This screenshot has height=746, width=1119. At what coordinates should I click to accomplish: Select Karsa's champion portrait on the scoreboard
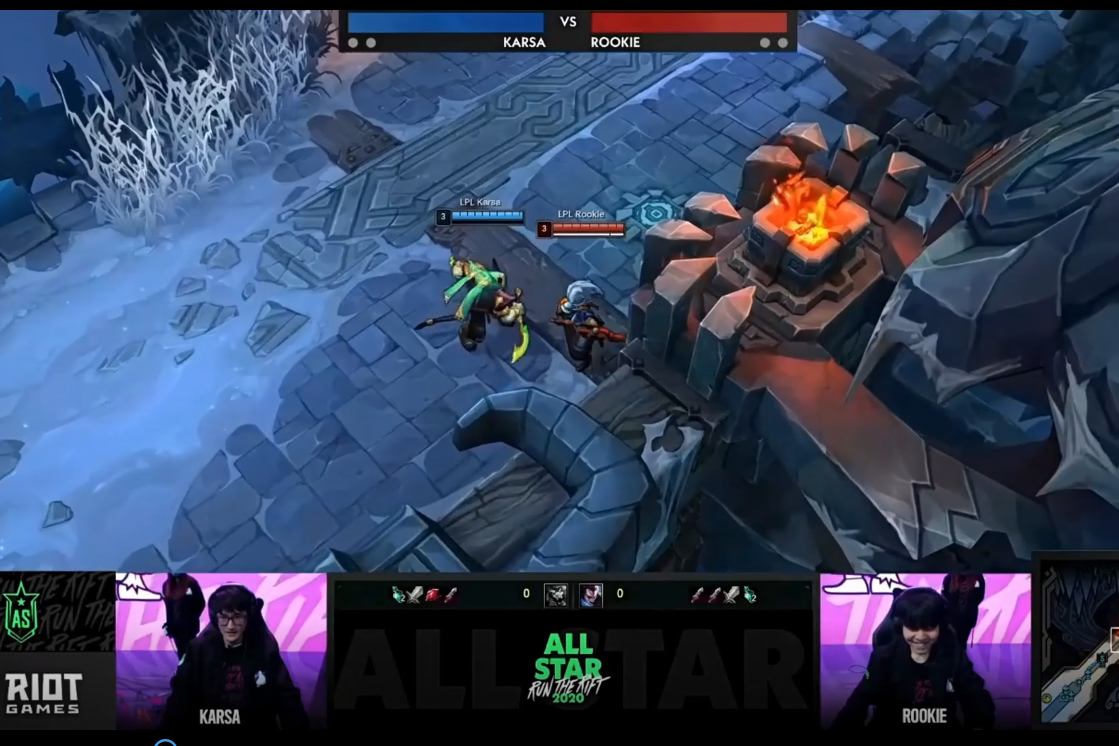click(556, 595)
